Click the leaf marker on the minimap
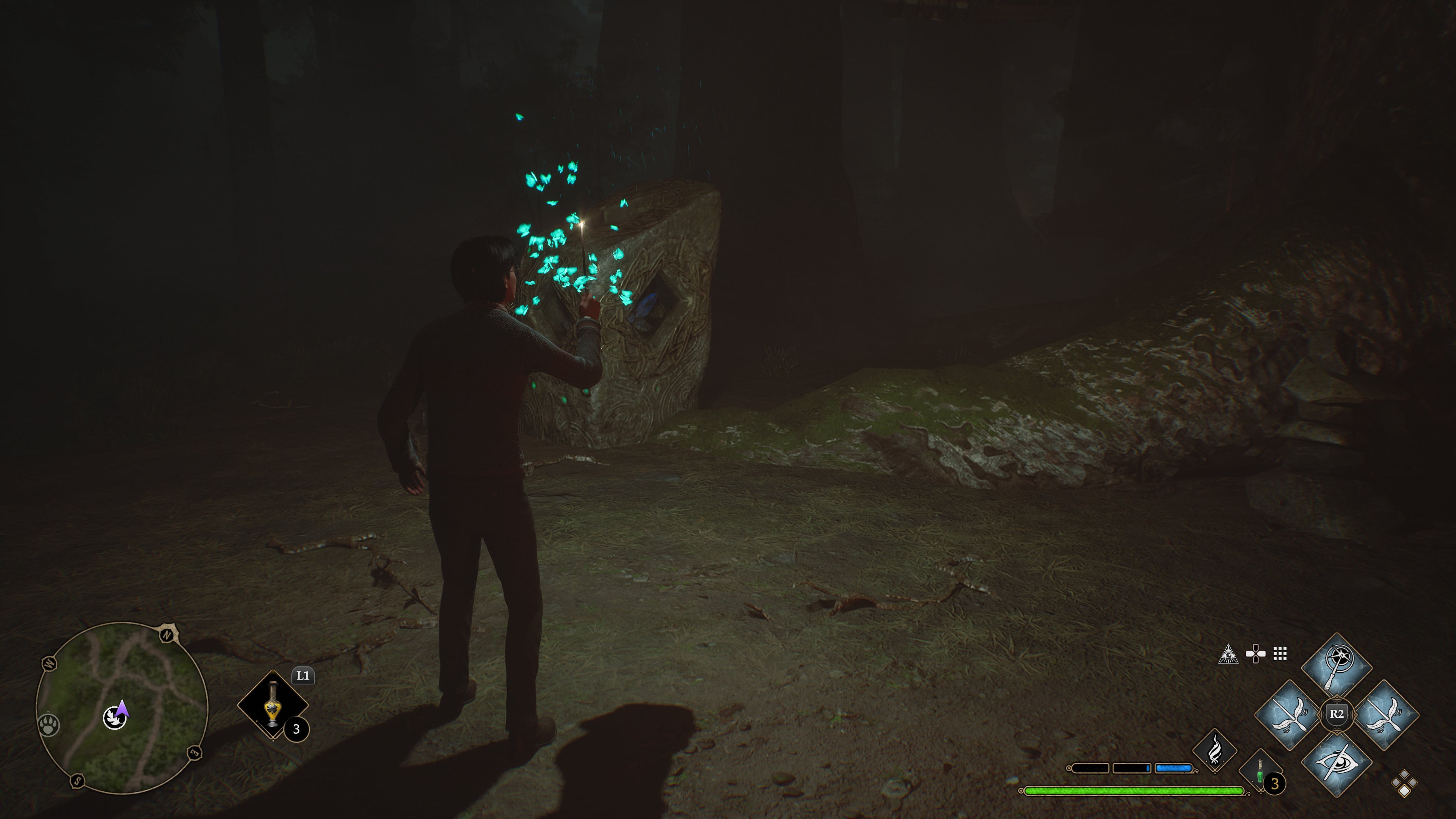The height and width of the screenshot is (819, 1456). (114, 719)
